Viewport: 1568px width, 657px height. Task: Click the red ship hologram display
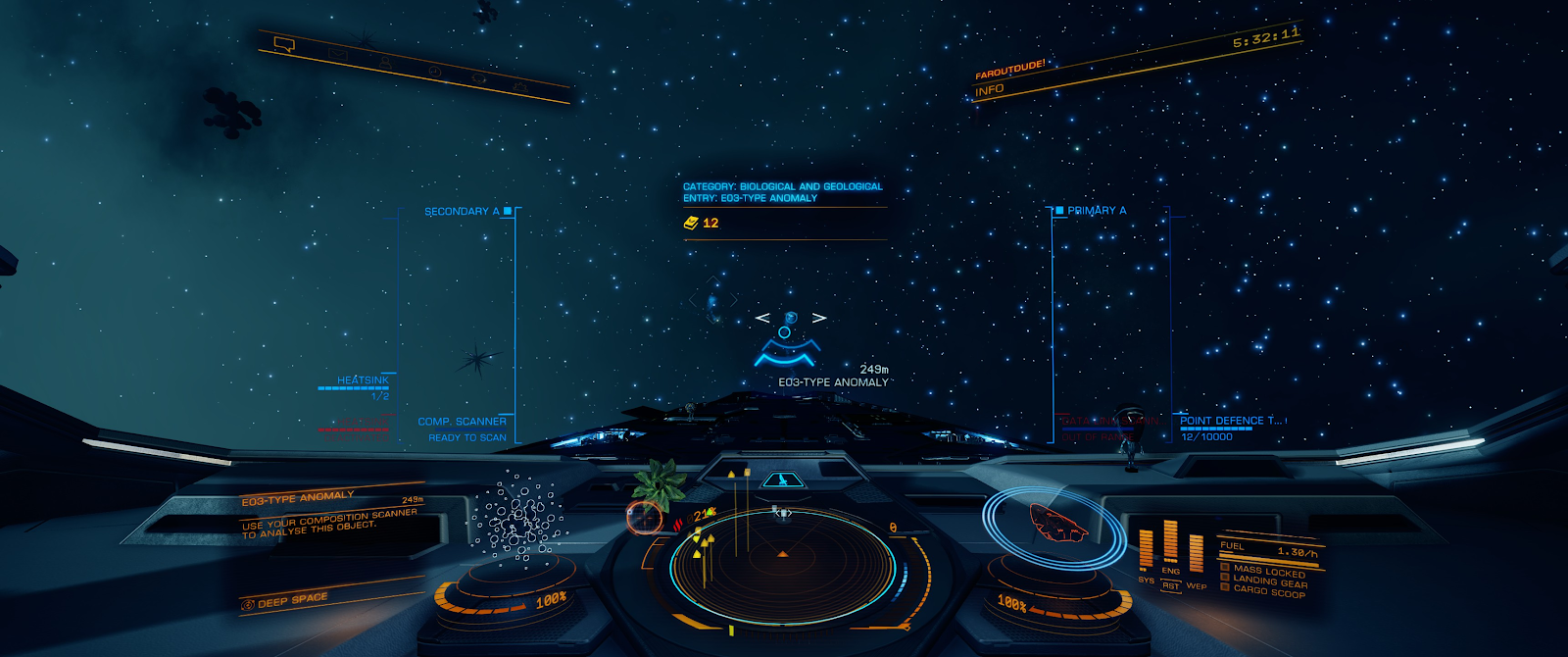tap(1058, 522)
